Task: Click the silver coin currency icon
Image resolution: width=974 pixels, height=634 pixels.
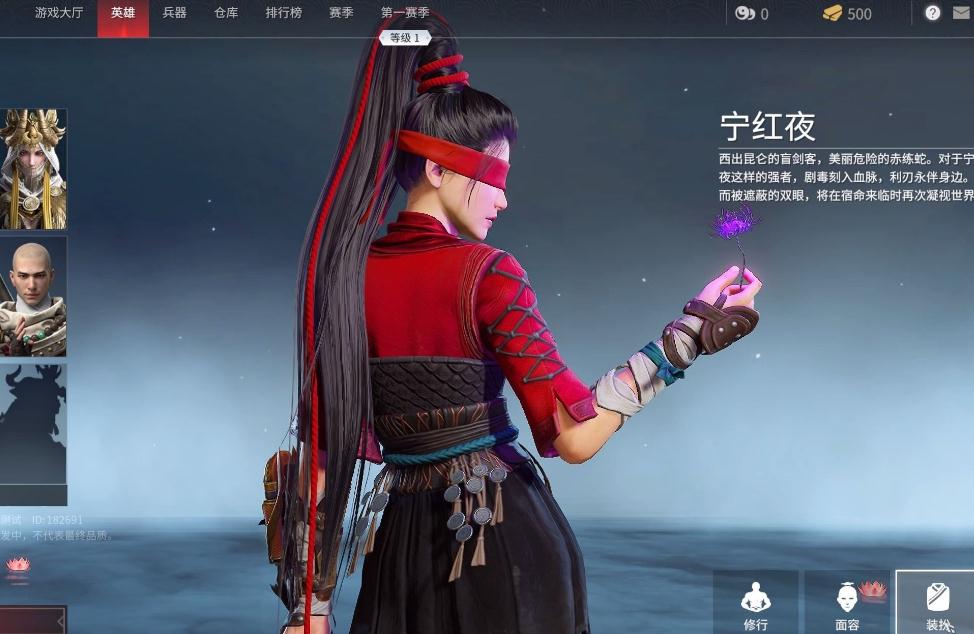Action: pyautogui.click(x=745, y=13)
